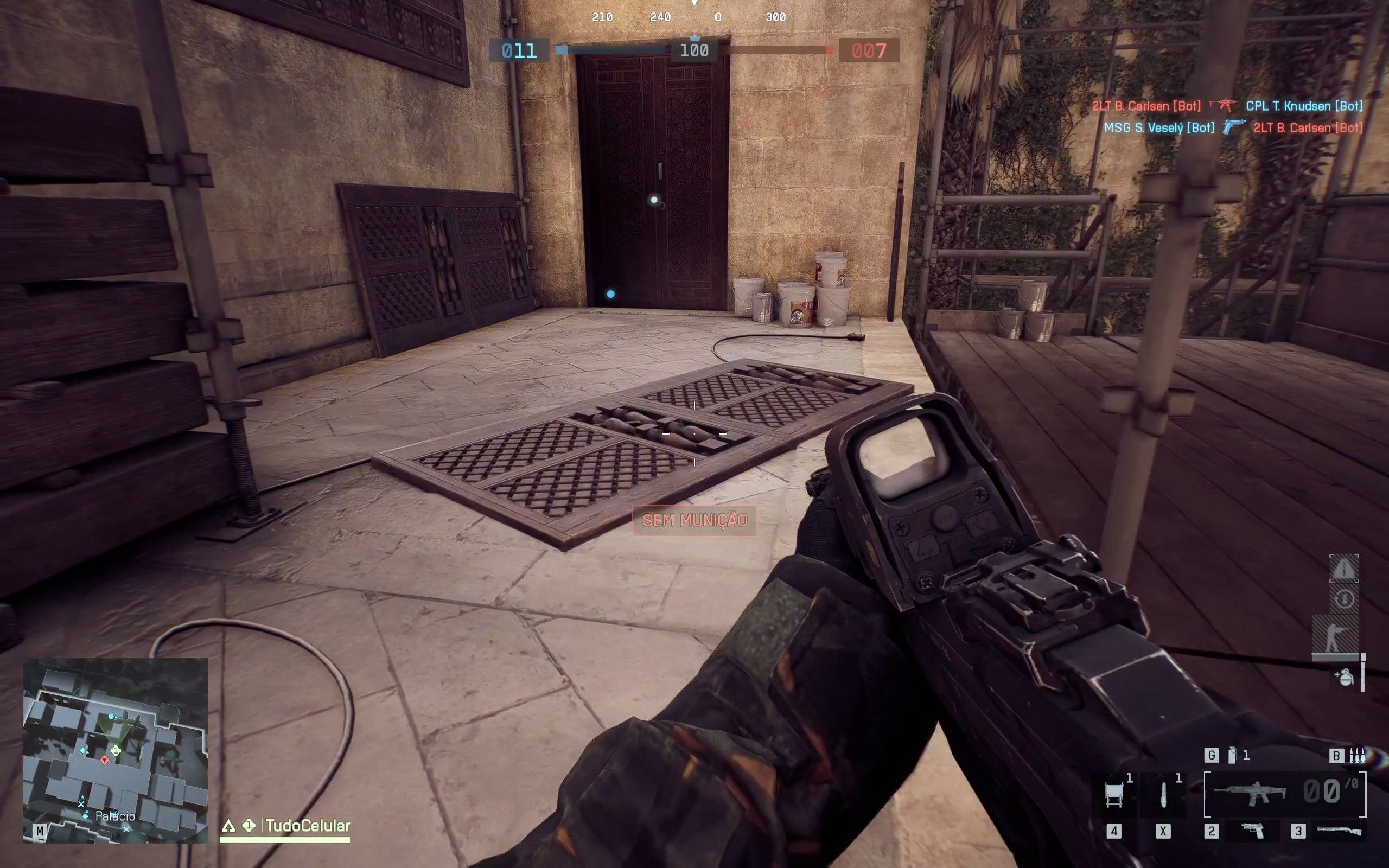
Task: Choose the deployable shield gadget slot
Action: click(x=1114, y=795)
